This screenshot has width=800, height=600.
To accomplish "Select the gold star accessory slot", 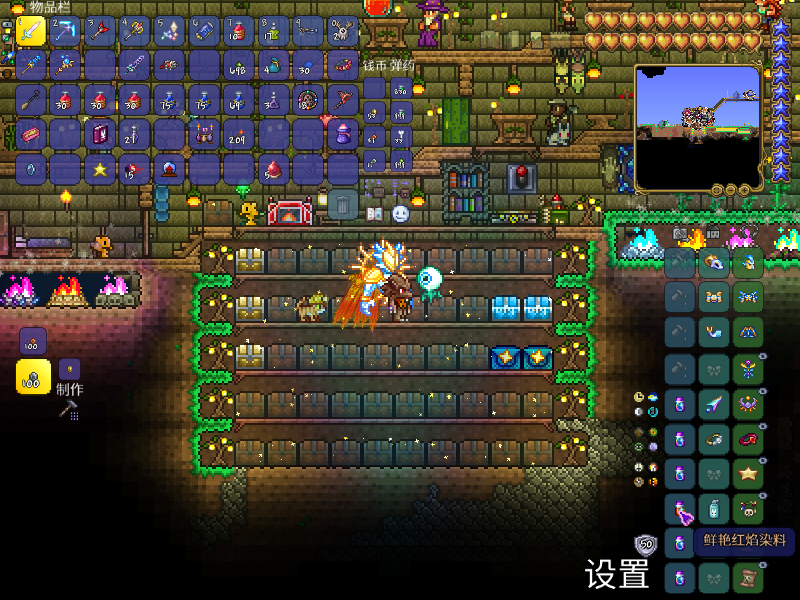I will coord(747,473).
